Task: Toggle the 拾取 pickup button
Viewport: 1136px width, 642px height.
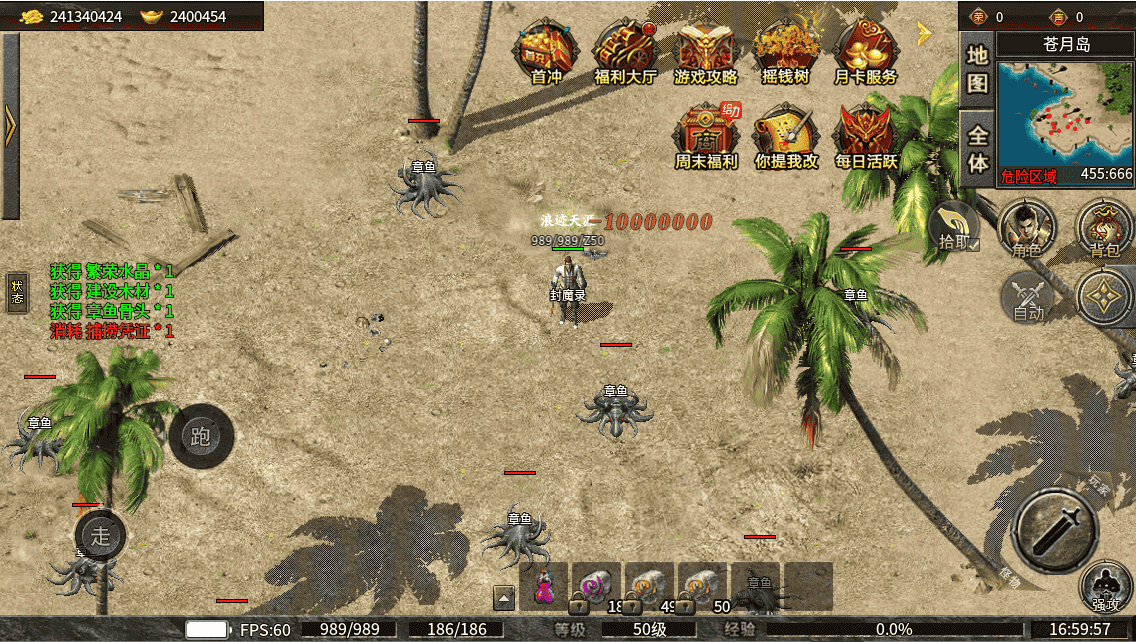Action: click(x=955, y=227)
